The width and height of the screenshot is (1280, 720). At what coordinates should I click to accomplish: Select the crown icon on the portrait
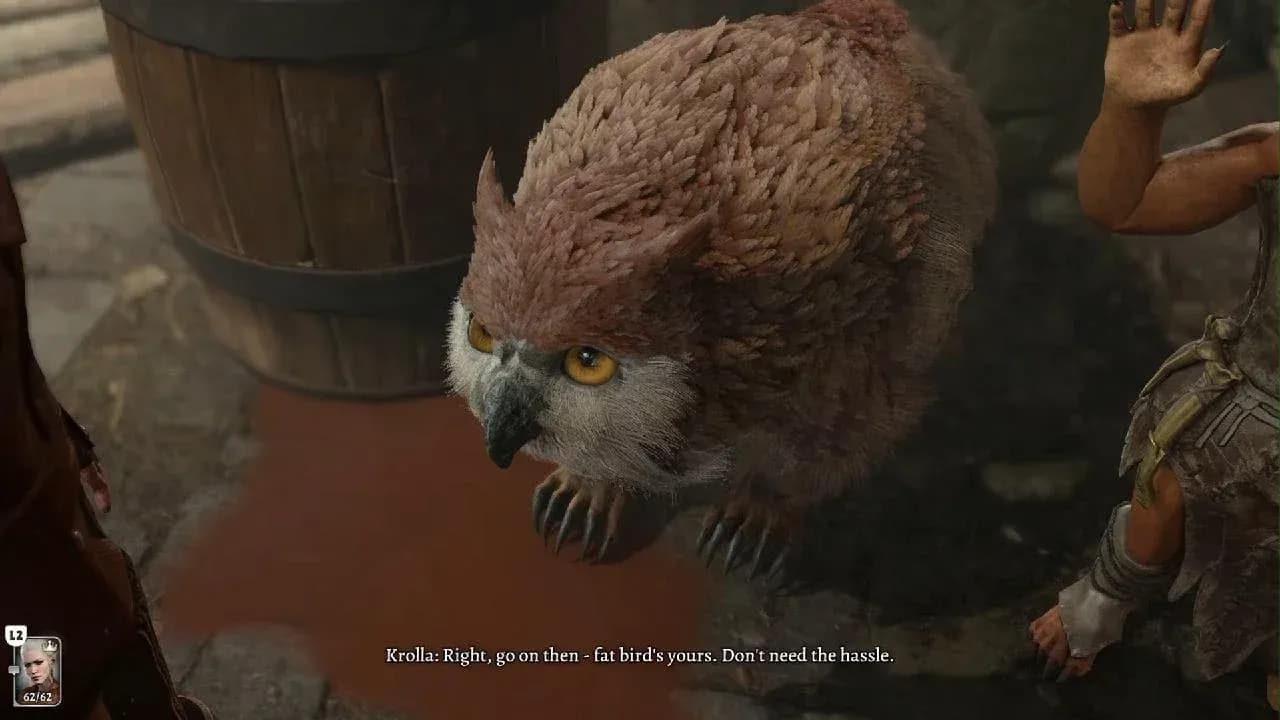pos(48,645)
